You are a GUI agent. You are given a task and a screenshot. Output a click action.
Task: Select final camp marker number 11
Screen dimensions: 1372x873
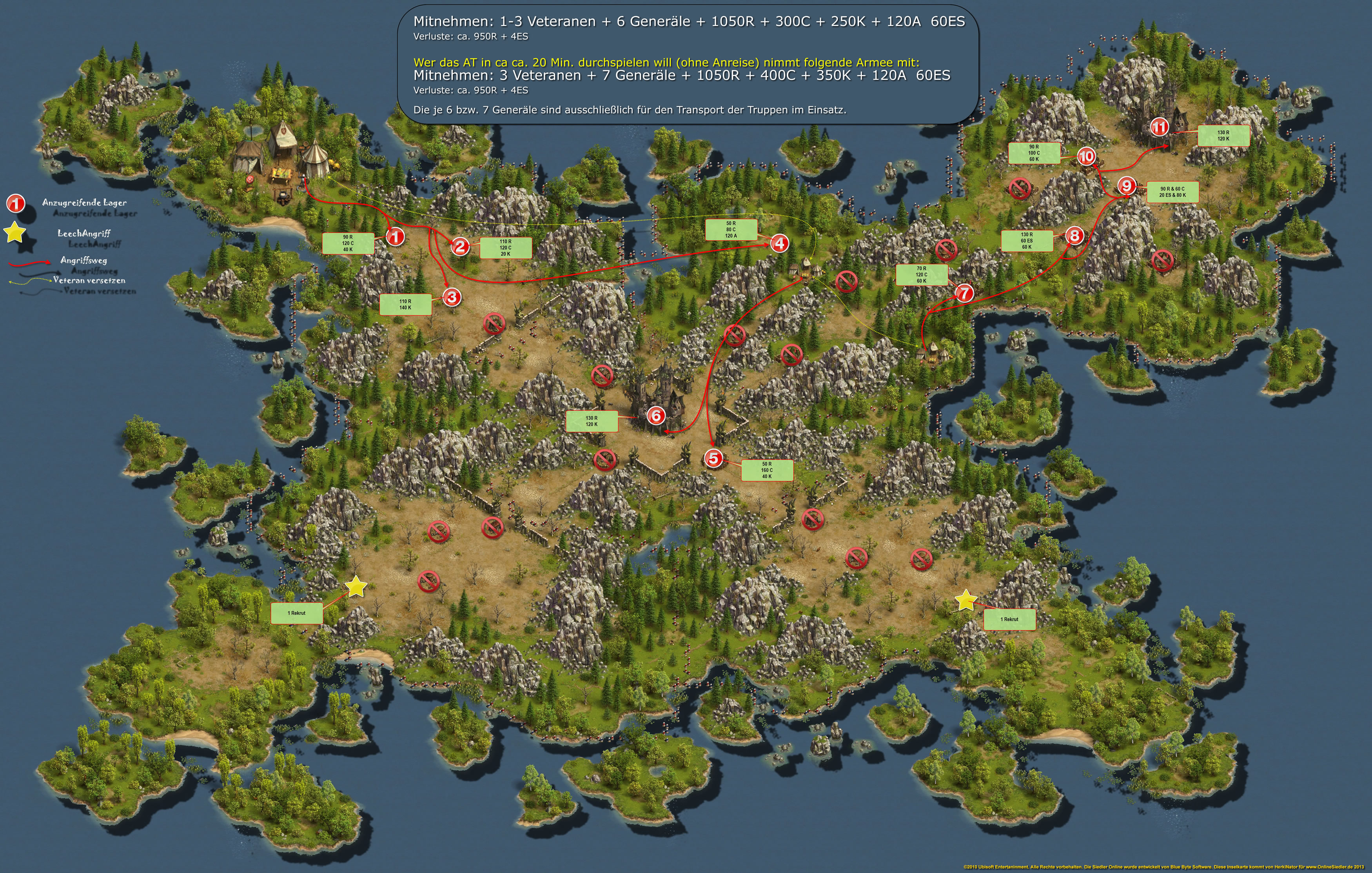click(1160, 127)
